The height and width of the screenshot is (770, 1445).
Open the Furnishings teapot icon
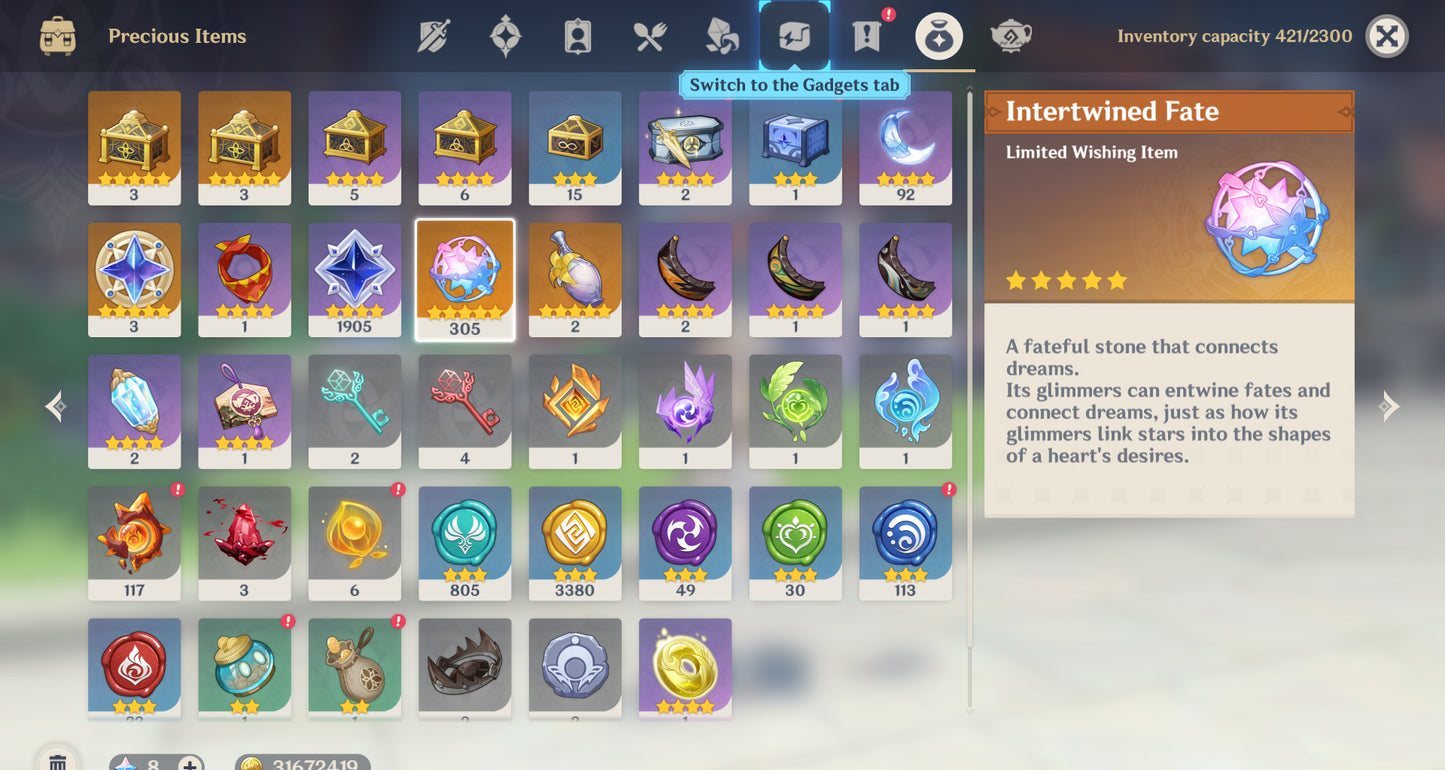coord(1010,36)
